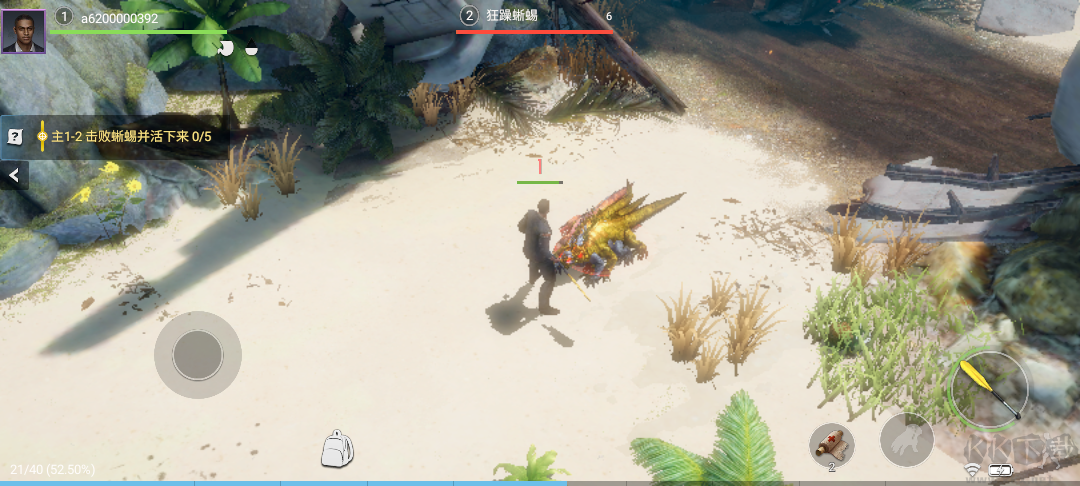Open the quest scroll question mark icon
Viewport: 1080px width, 486px height.
tap(15, 137)
